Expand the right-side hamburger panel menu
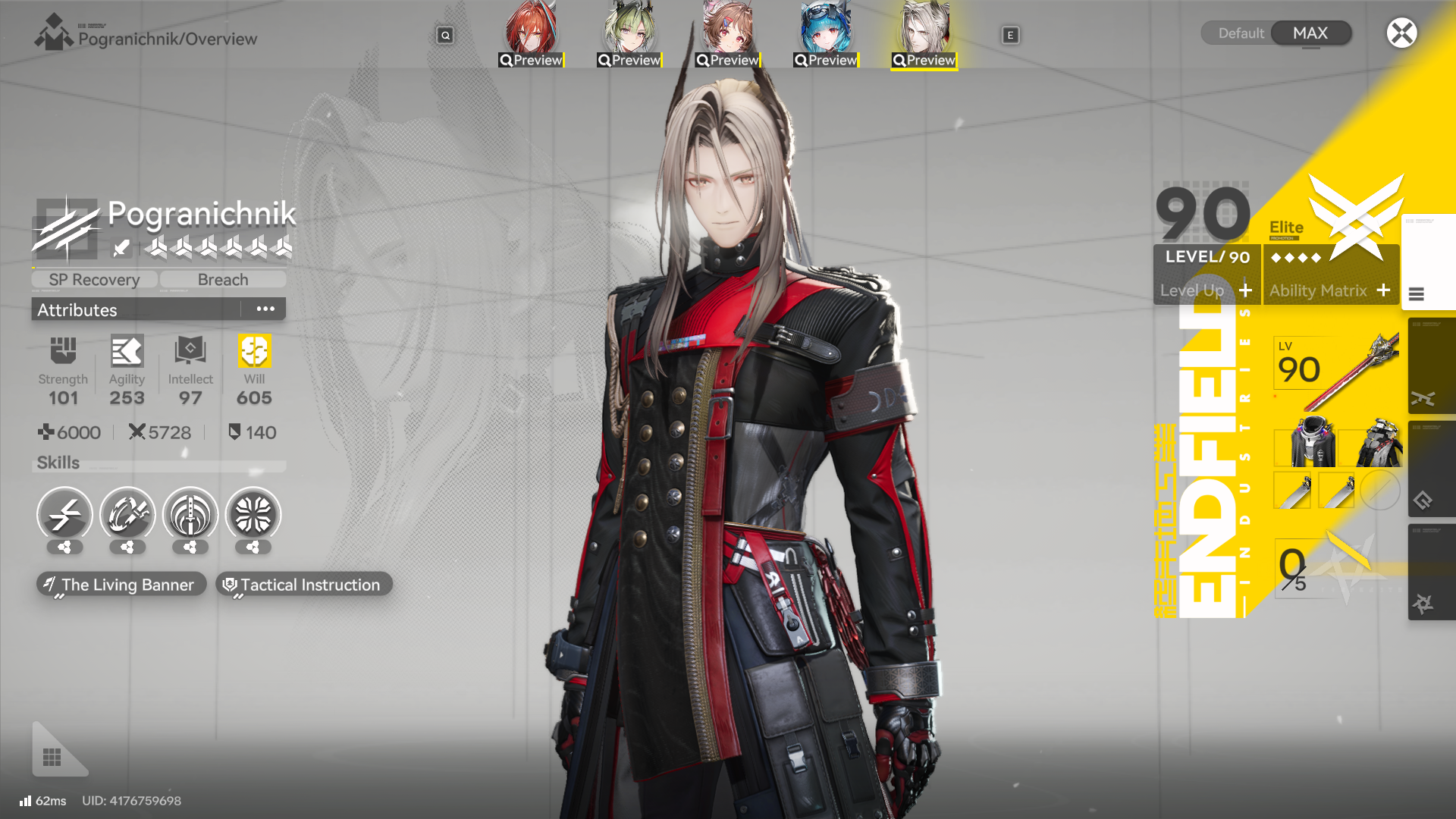This screenshot has height=819, width=1456. 1417,296
